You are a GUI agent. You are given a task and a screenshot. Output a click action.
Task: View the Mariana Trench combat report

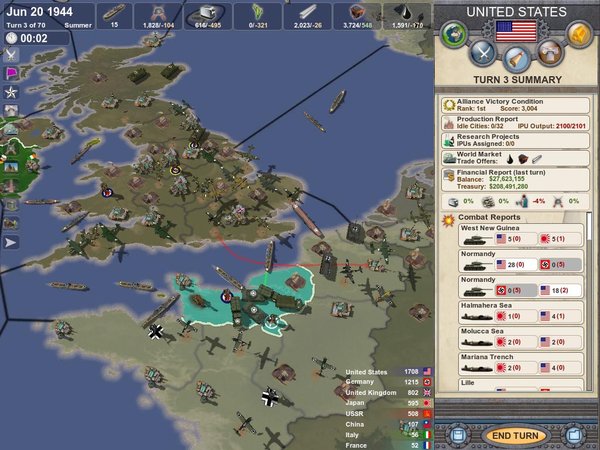coord(510,364)
